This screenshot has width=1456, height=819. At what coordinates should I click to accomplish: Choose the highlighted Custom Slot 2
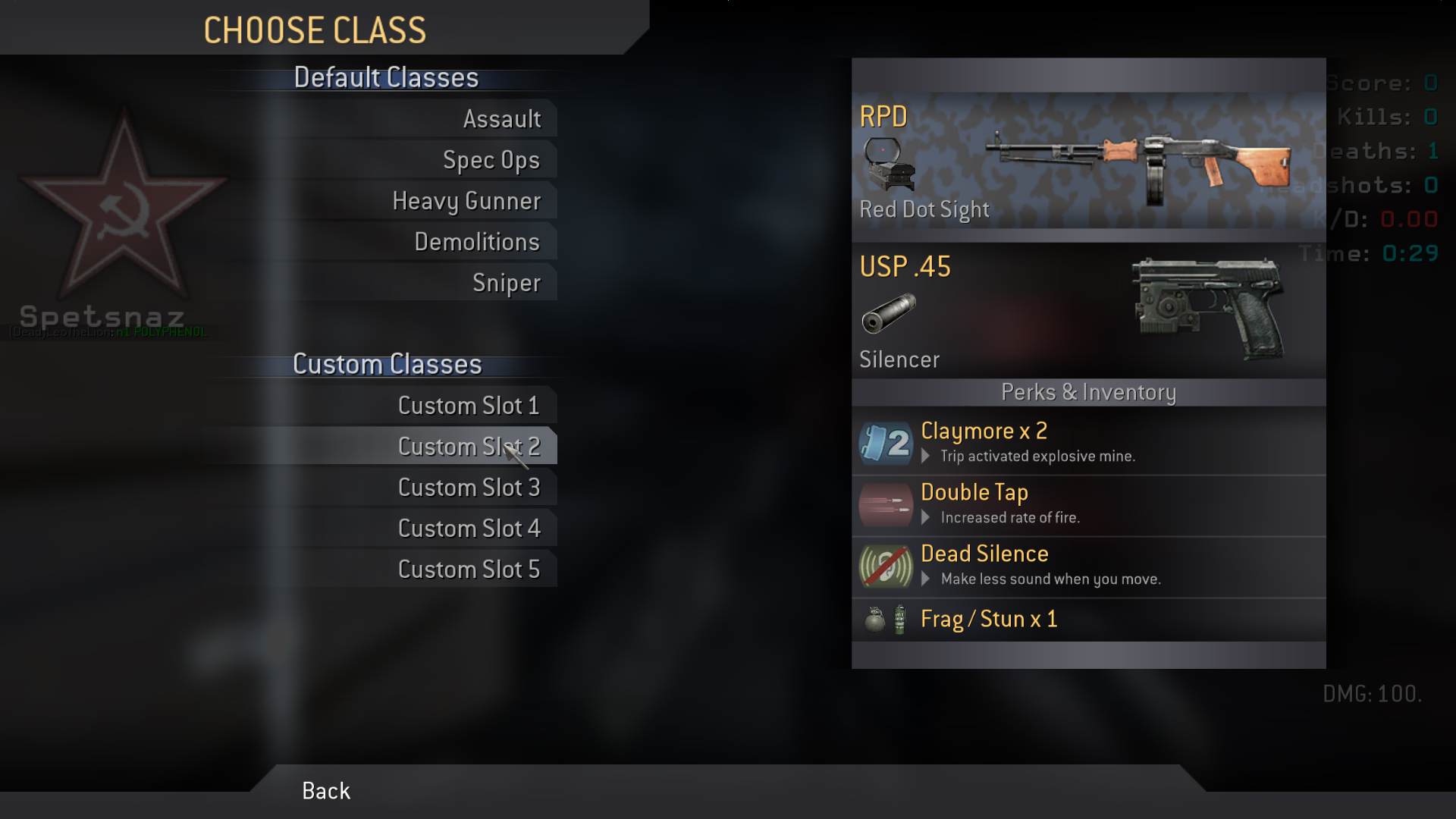tap(469, 447)
